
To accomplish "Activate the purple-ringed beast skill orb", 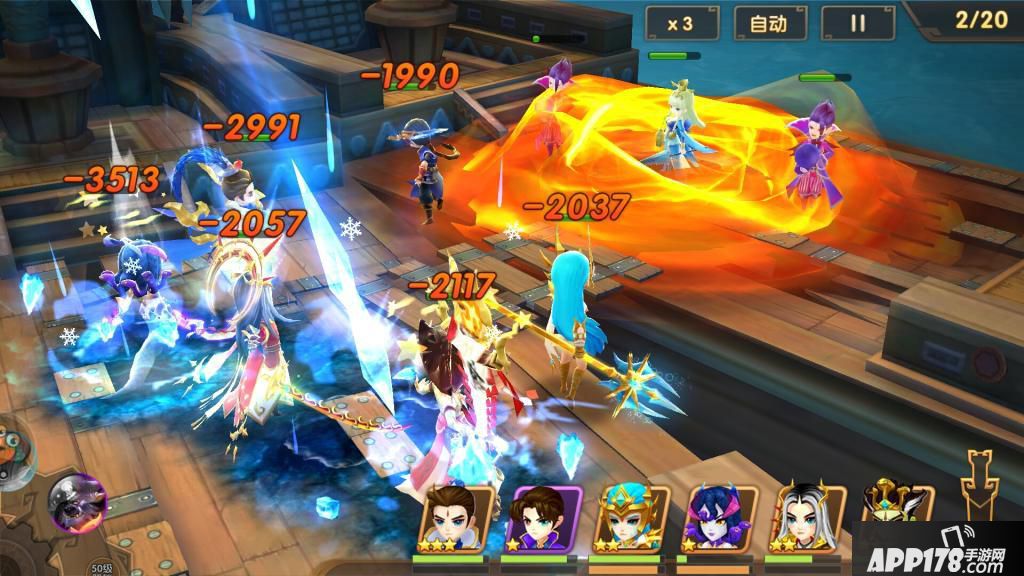I will (x=78, y=501).
